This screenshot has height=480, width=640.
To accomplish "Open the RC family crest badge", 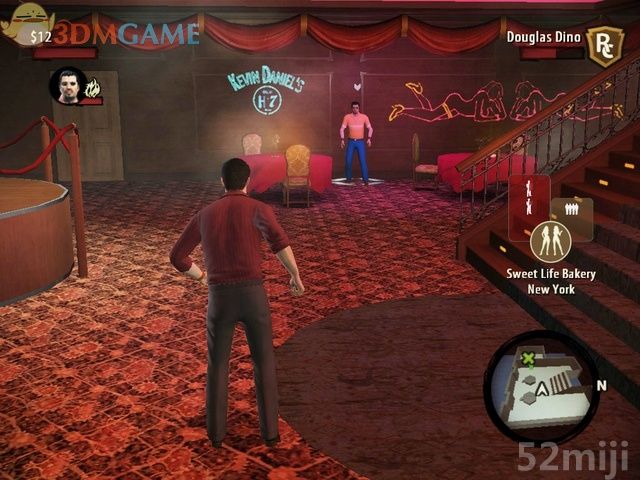I will [x=604, y=46].
